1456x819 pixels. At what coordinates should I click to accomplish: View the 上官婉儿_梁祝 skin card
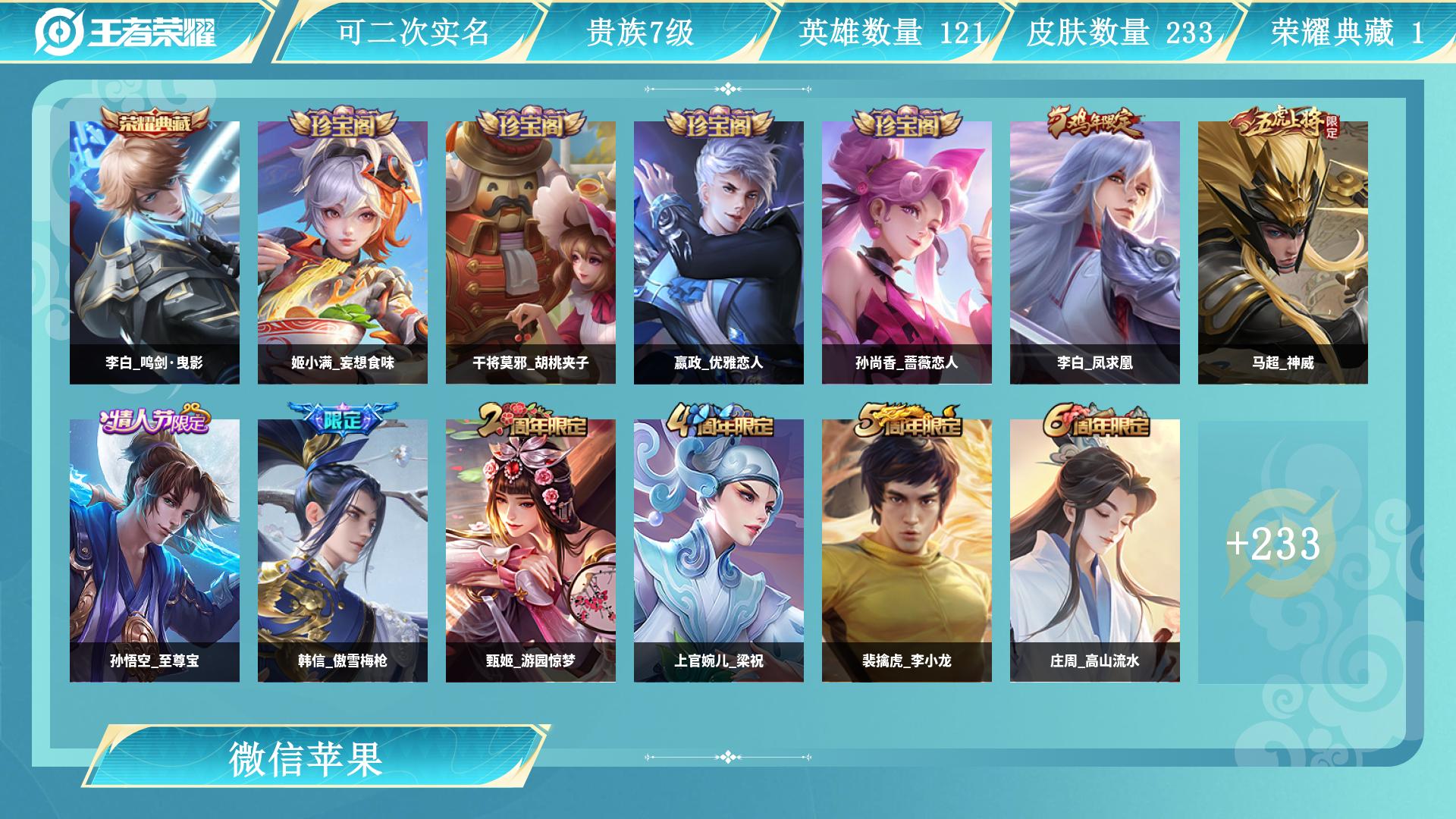719,550
